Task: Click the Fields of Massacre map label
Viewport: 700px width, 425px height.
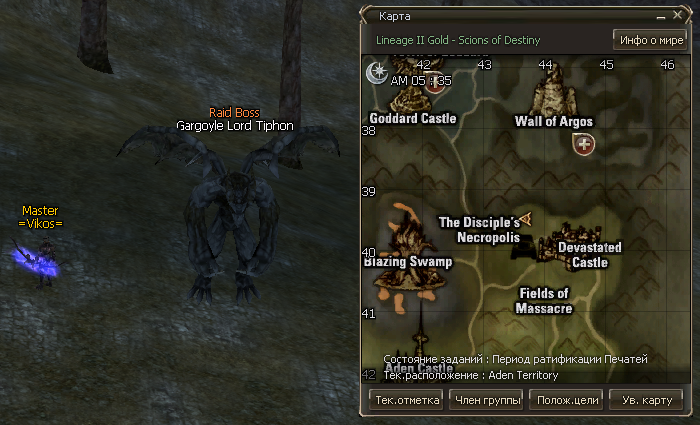Action: point(543,301)
